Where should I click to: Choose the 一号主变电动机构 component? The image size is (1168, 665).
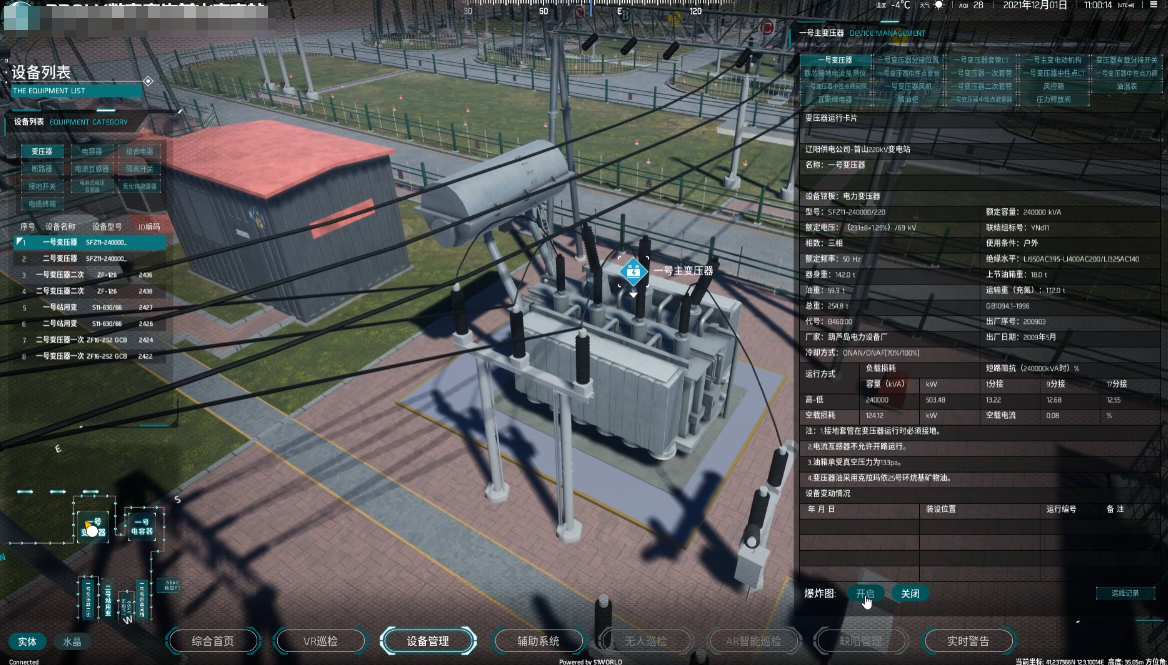pos(1053,60)
